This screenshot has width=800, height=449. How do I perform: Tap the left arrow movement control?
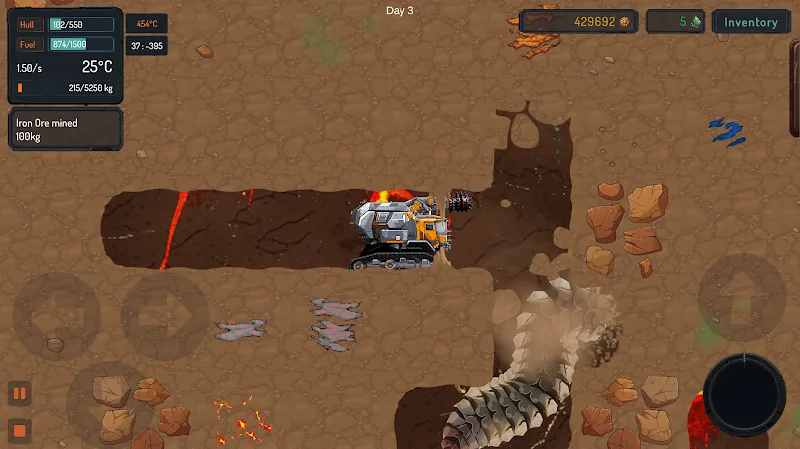click(x=55, y=317)
